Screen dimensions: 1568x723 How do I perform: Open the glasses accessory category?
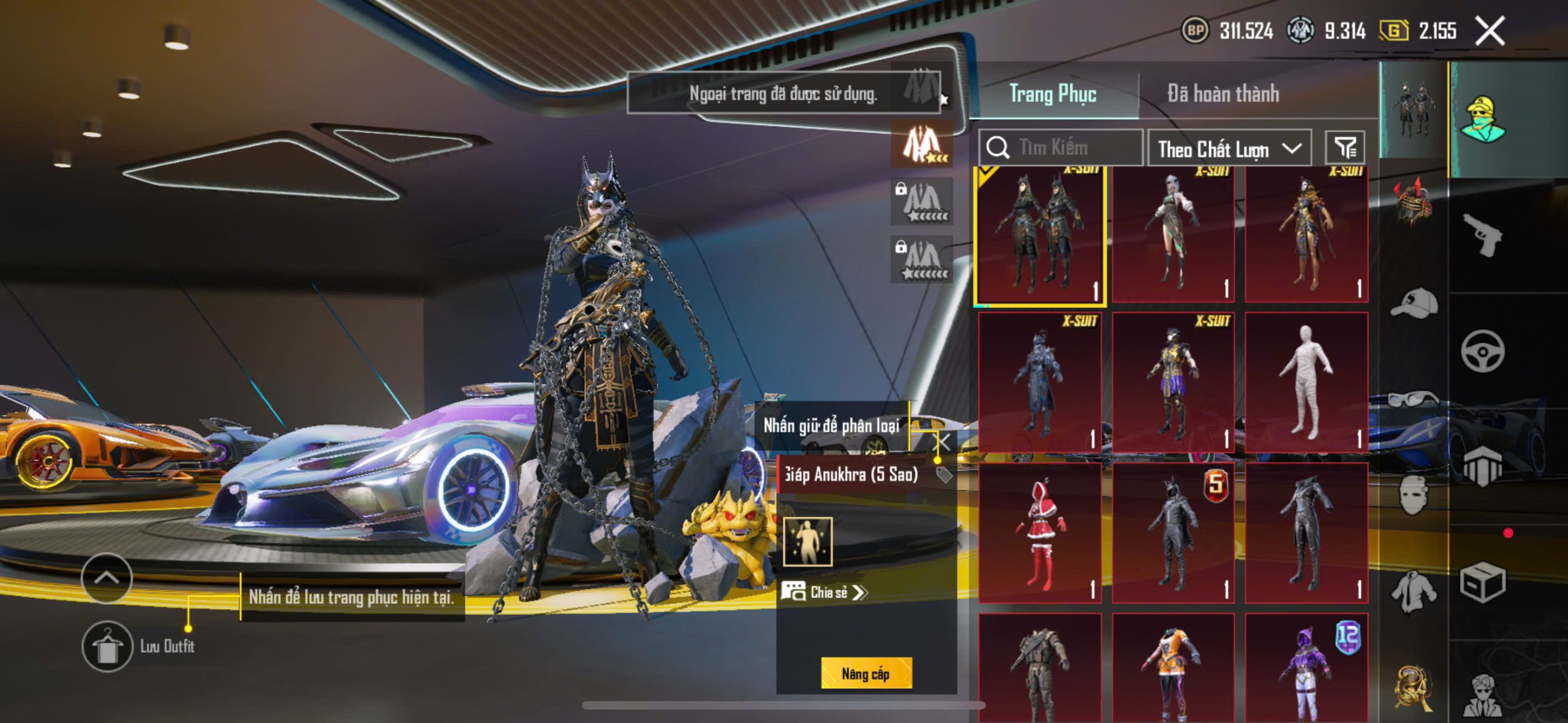pyautogui.click(x=1414, y=399)
